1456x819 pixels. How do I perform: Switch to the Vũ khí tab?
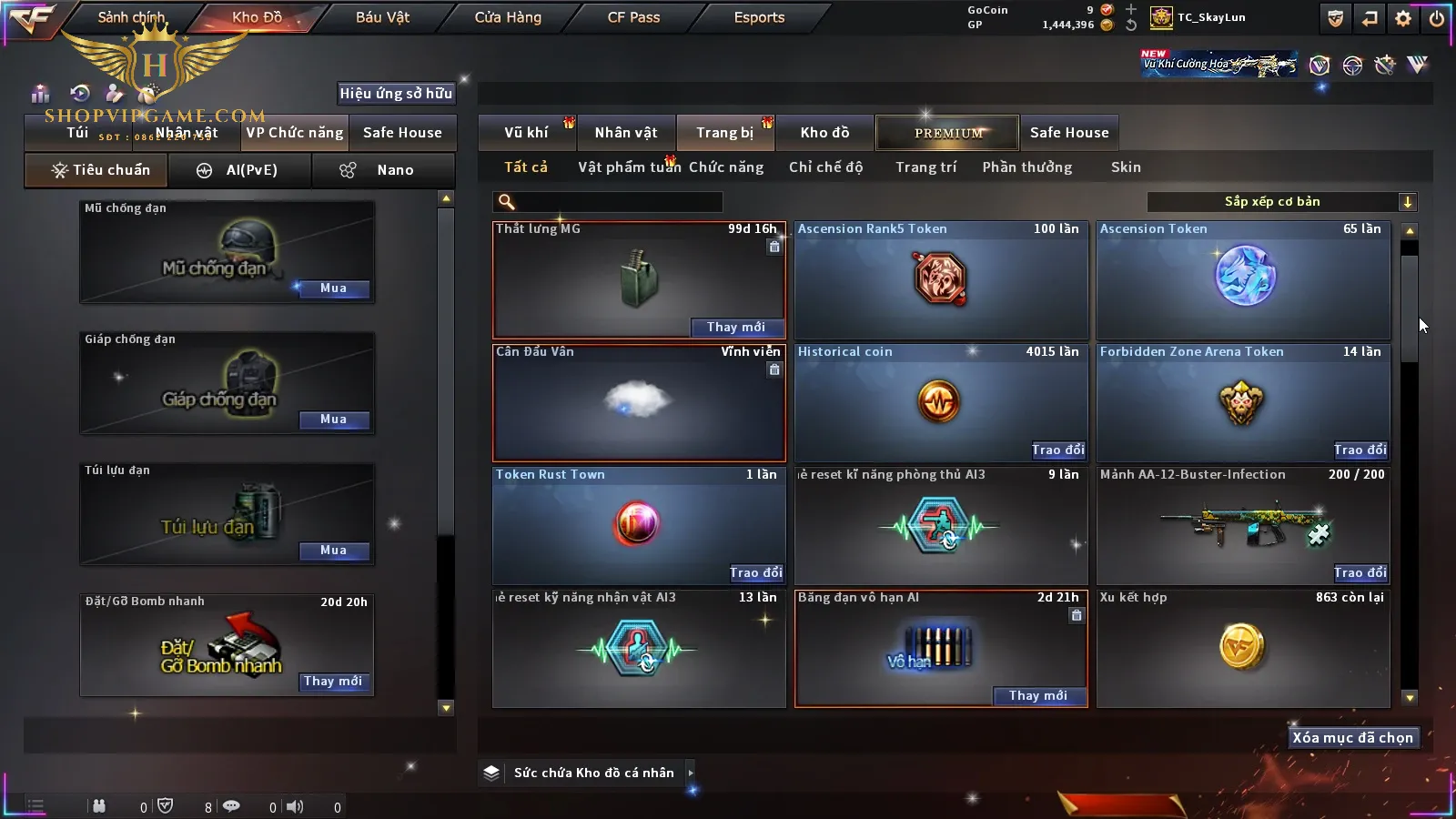526,133
